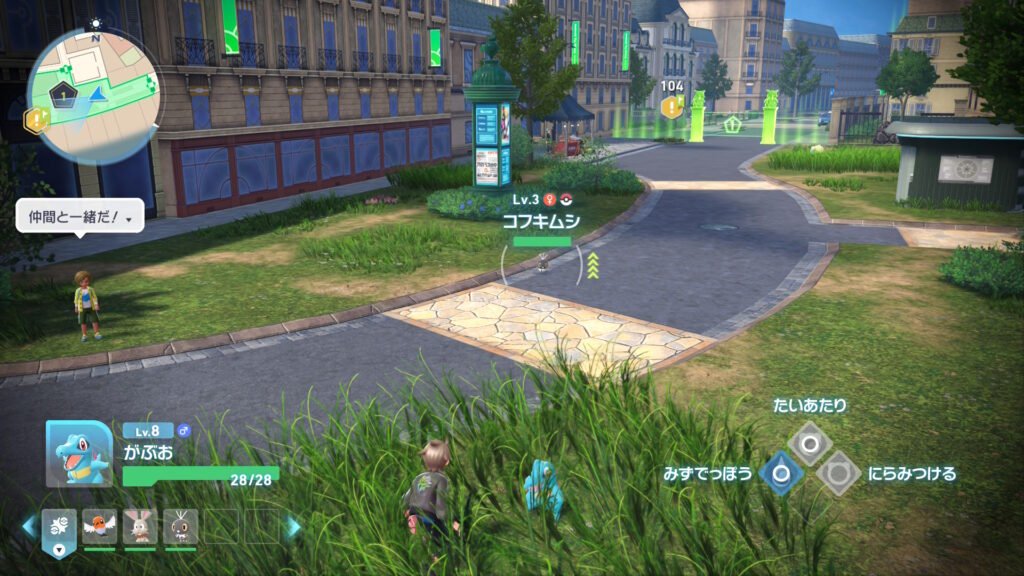1024x576 pixels.
Task: Select the がぶお Totodile portrait
Action: click(79, 453)
